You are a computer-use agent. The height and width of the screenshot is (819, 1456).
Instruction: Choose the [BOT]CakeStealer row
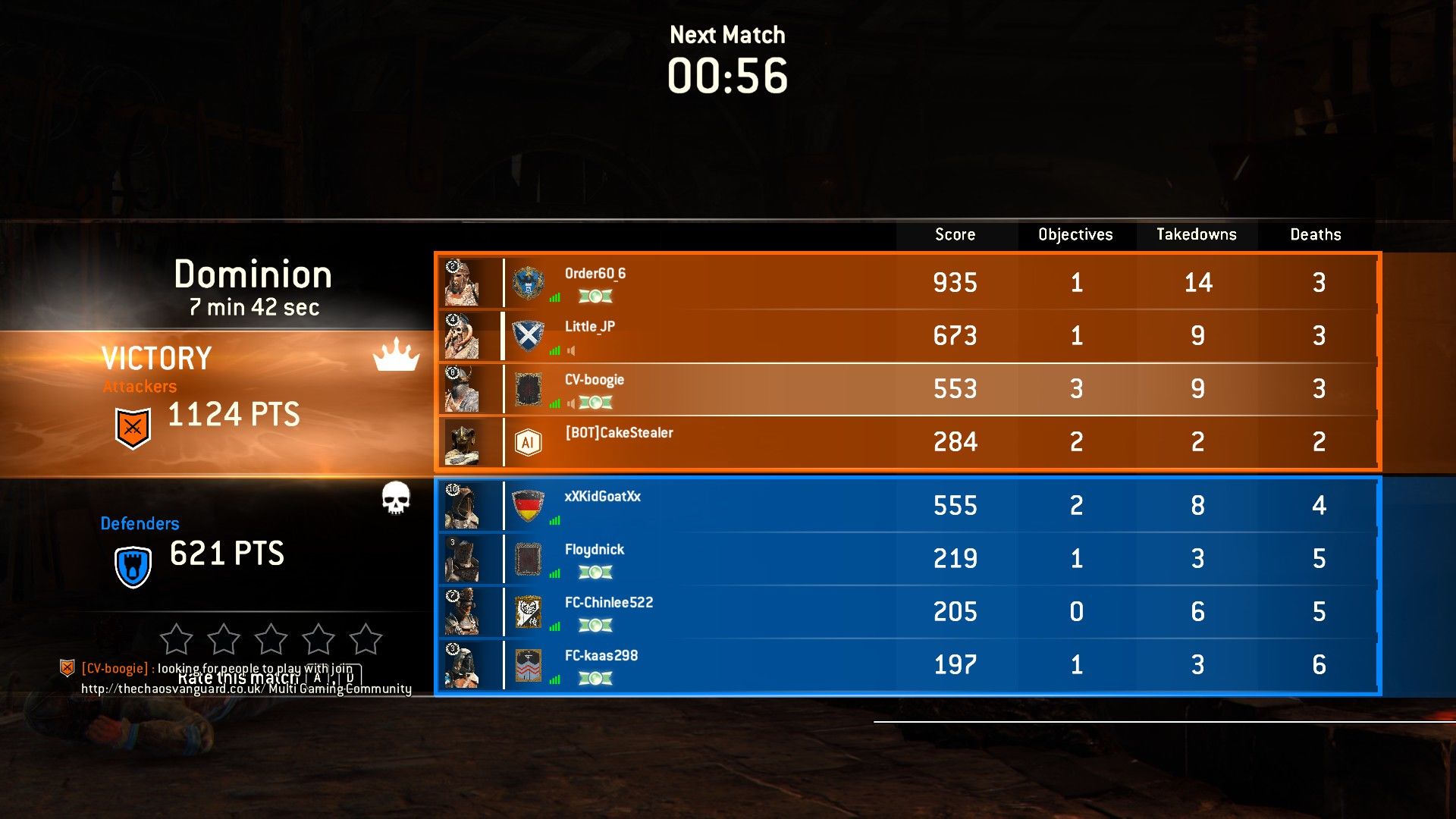tap(906, 441)
